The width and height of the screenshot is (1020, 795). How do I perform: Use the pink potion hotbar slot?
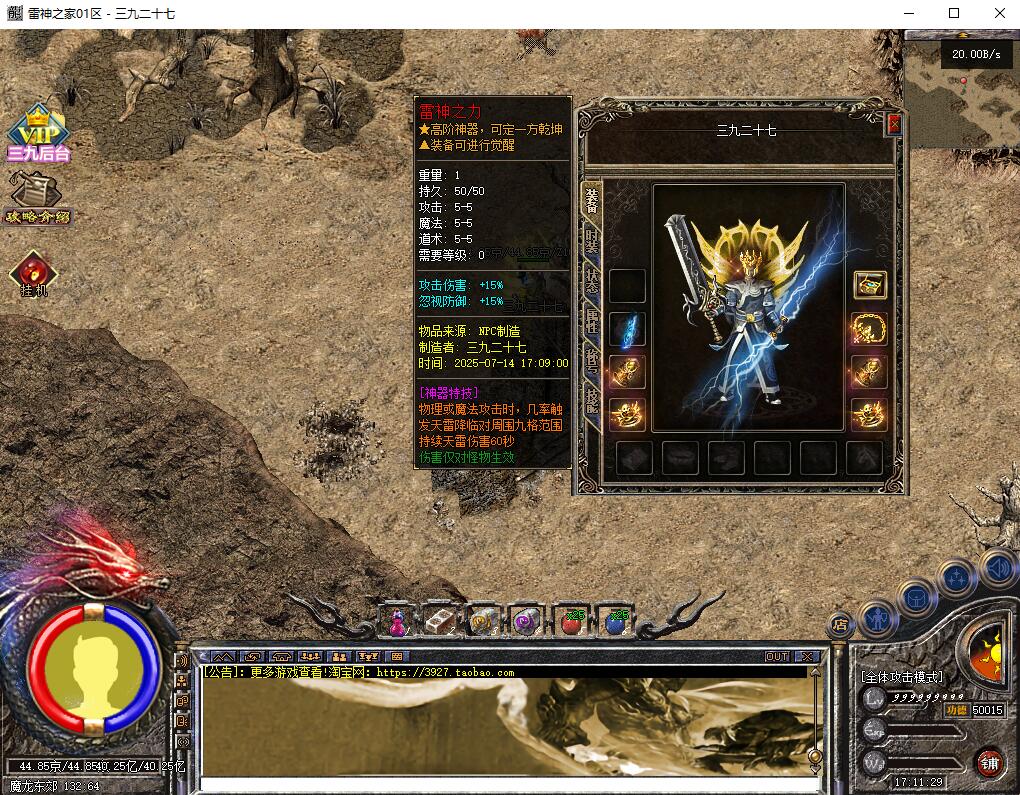397,622
